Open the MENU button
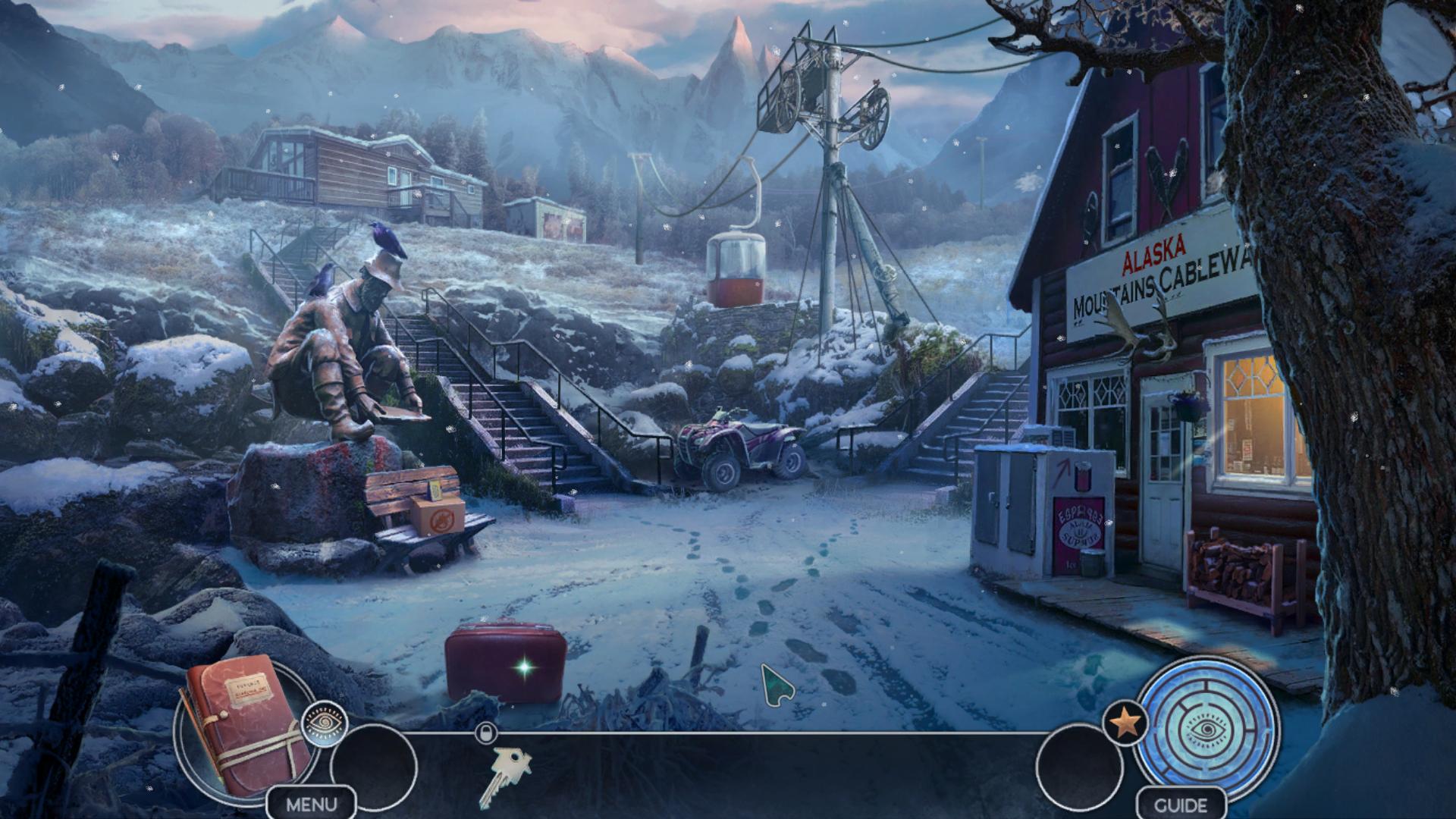1456x819 pixels. pos(311,804)
